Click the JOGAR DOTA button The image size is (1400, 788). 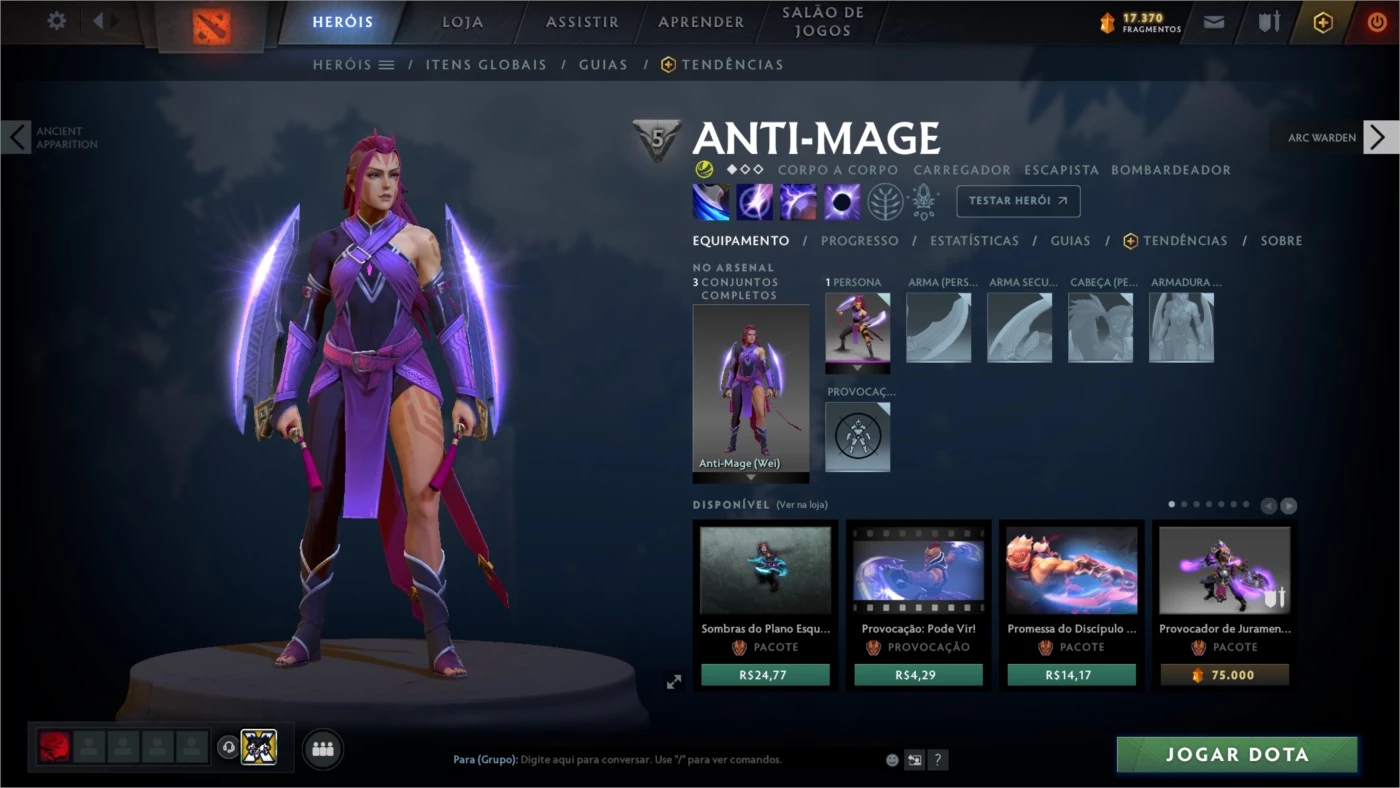(1235, 755)
